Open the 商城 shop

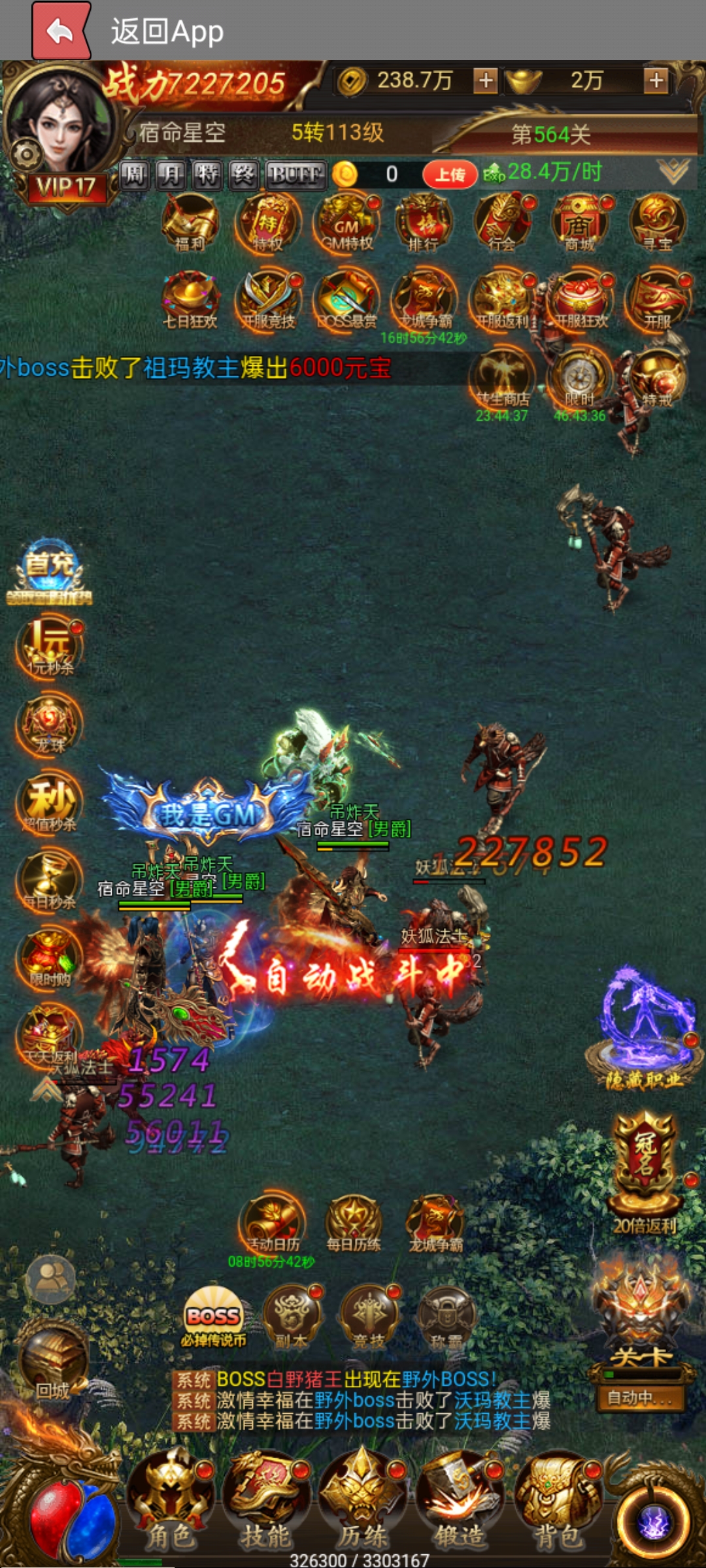click(x=580, y=222)
